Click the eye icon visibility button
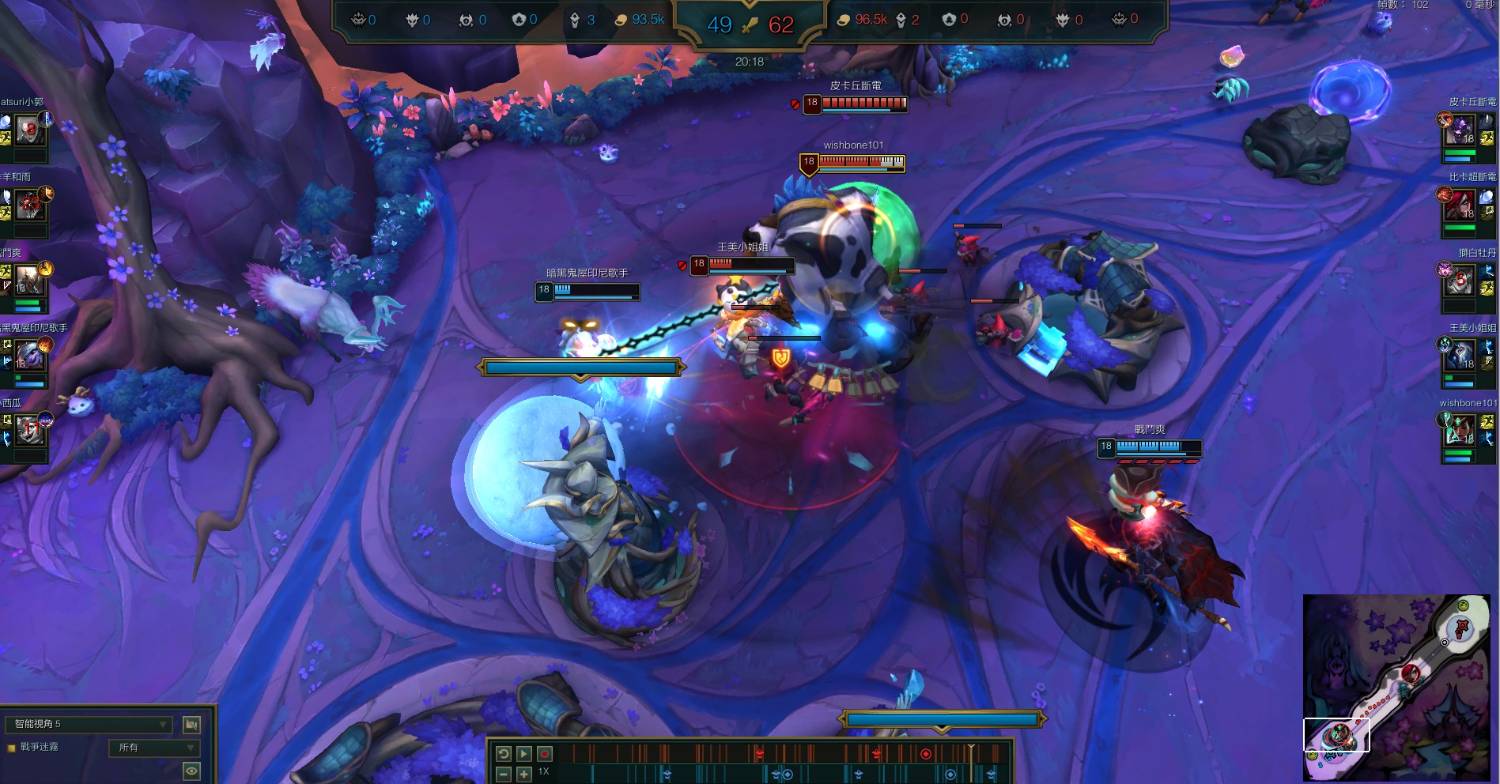 click(x=191, y=770)
